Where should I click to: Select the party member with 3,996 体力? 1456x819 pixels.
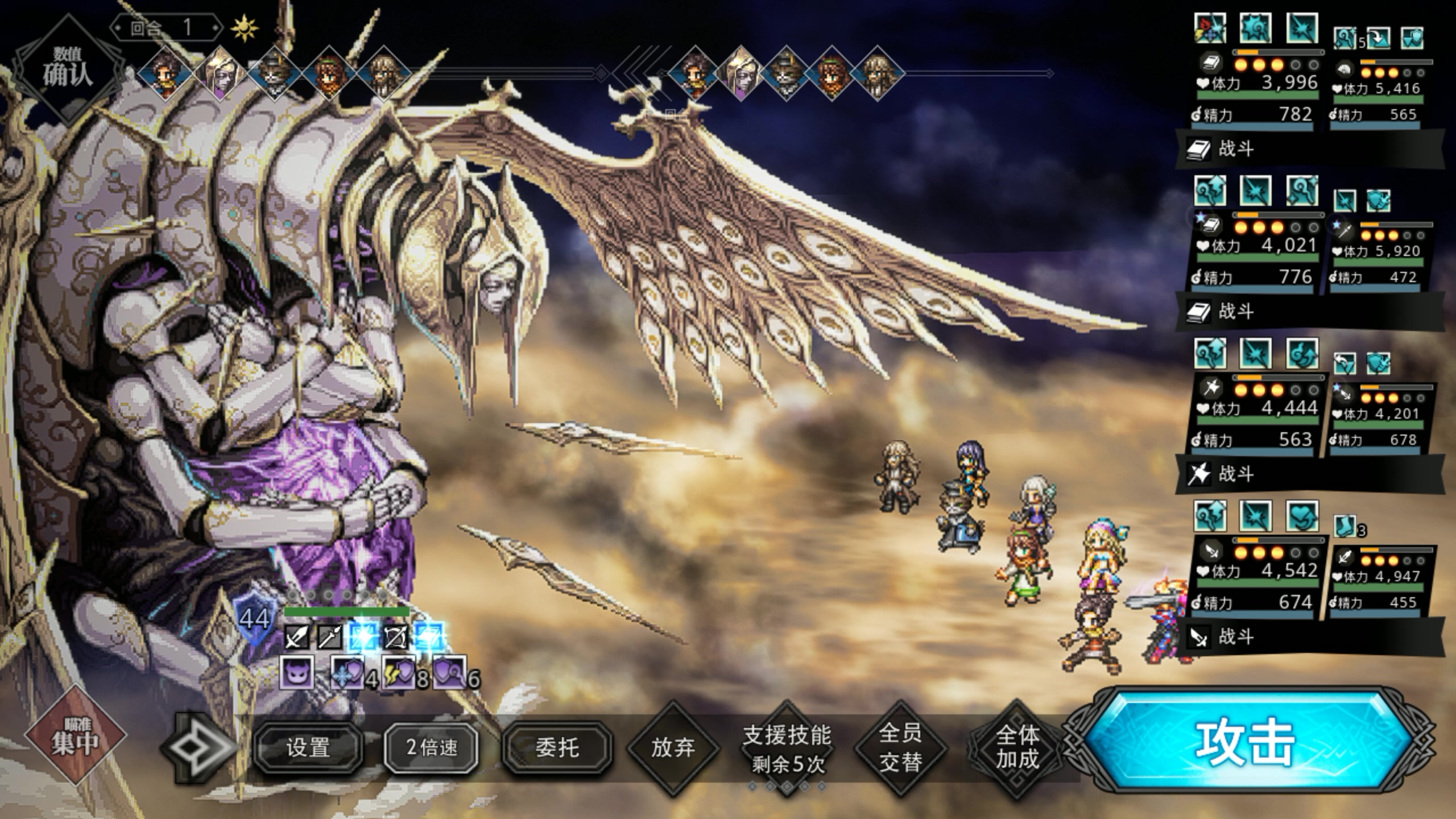pyautogui.click(x=1257, y=91)
